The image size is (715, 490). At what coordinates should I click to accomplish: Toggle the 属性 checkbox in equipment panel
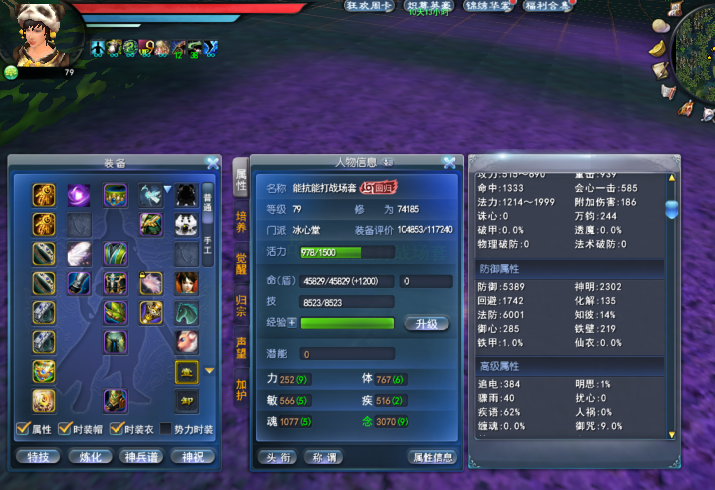coord(23,429)
